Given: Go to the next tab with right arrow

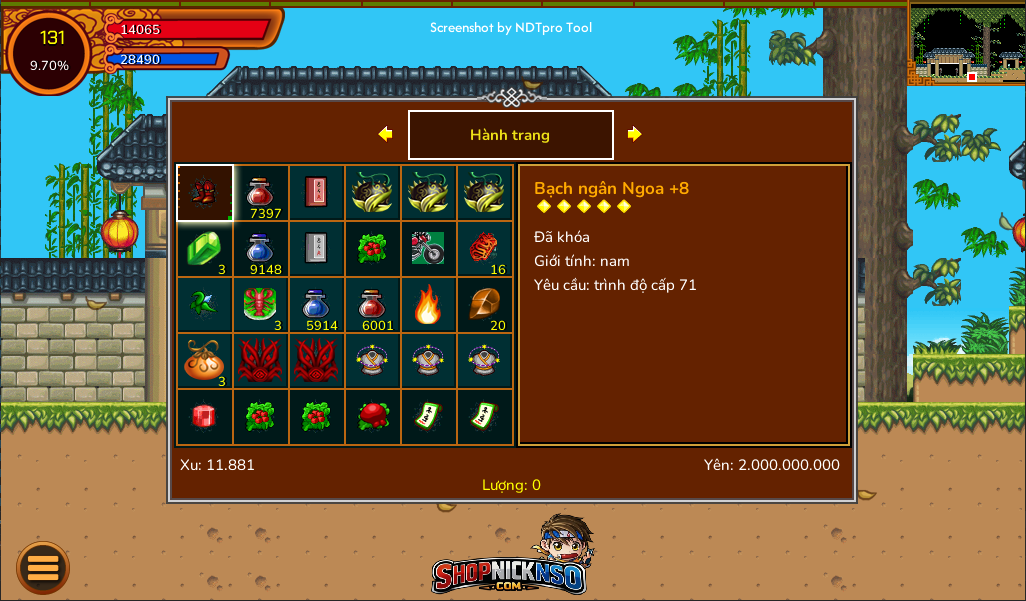Looking at the screenshot, I should 634,134.
